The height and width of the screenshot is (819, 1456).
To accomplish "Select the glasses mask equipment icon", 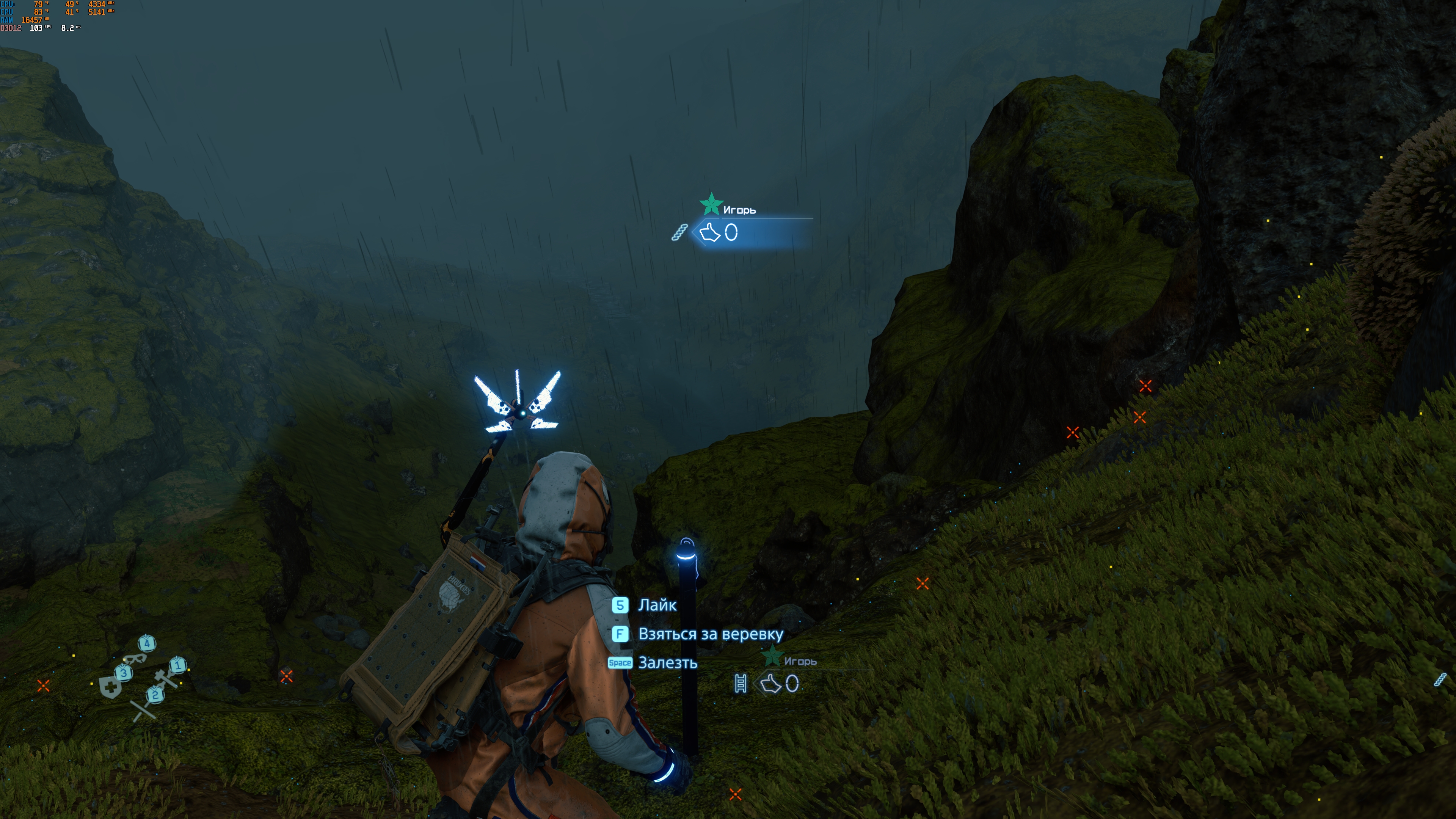I will click(135, 658).
